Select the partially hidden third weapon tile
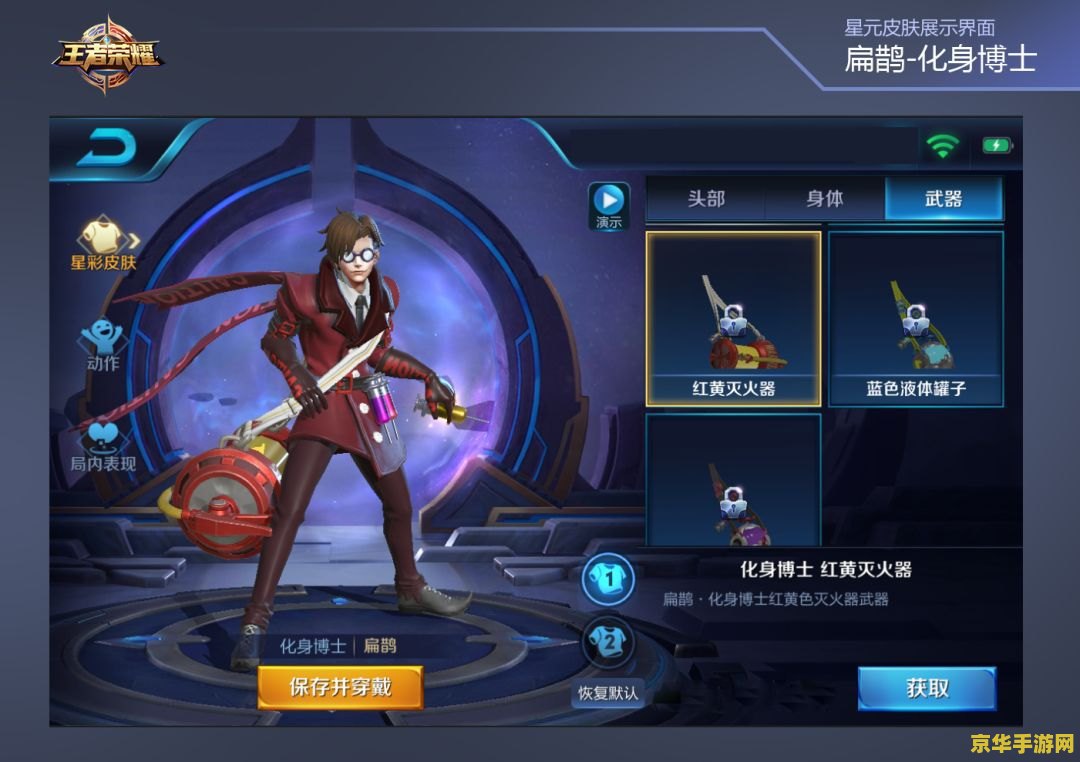This screenshot has height=762, width=1080. click(733, 481)
